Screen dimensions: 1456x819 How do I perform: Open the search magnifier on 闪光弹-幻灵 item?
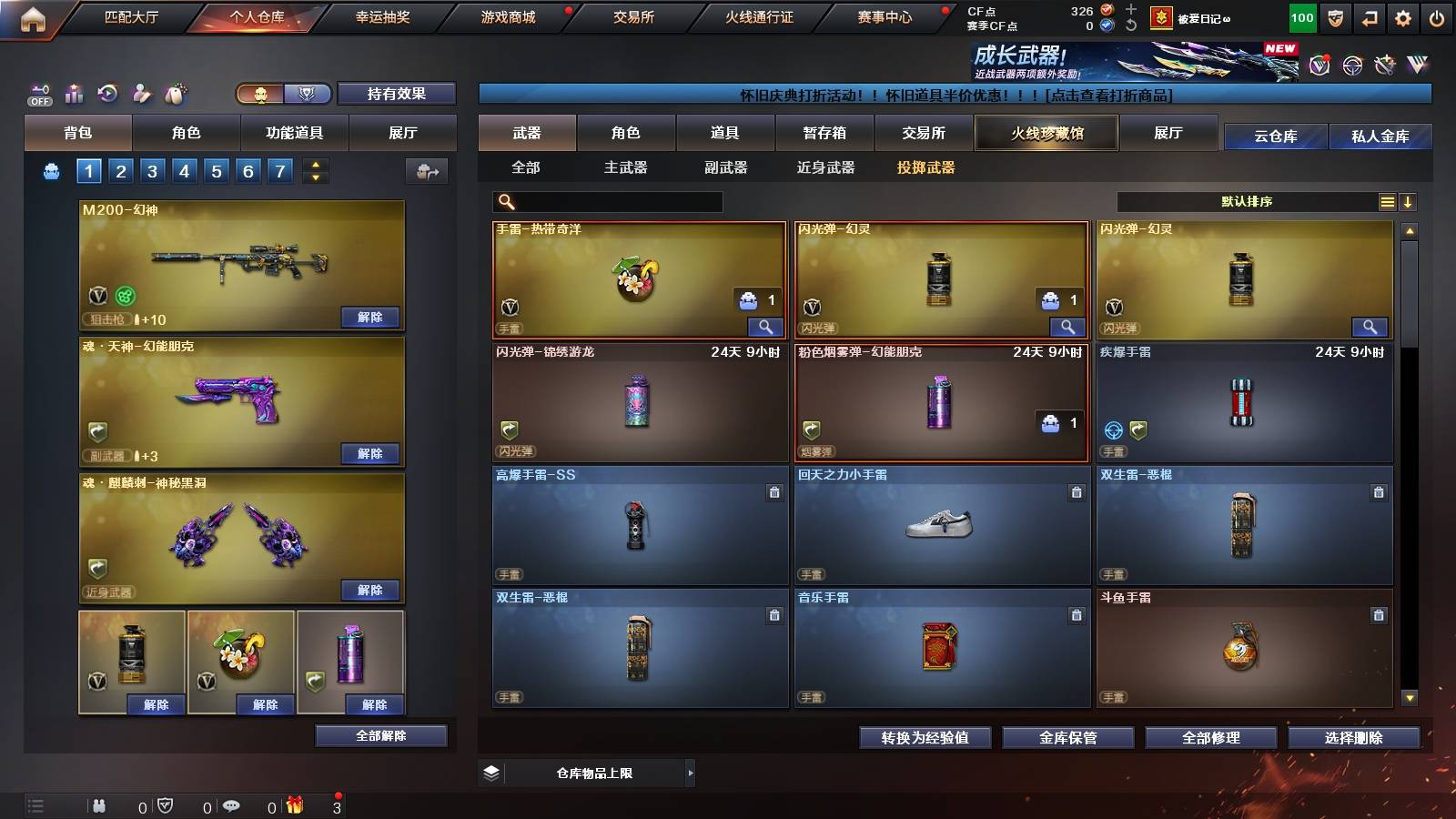1067,326
